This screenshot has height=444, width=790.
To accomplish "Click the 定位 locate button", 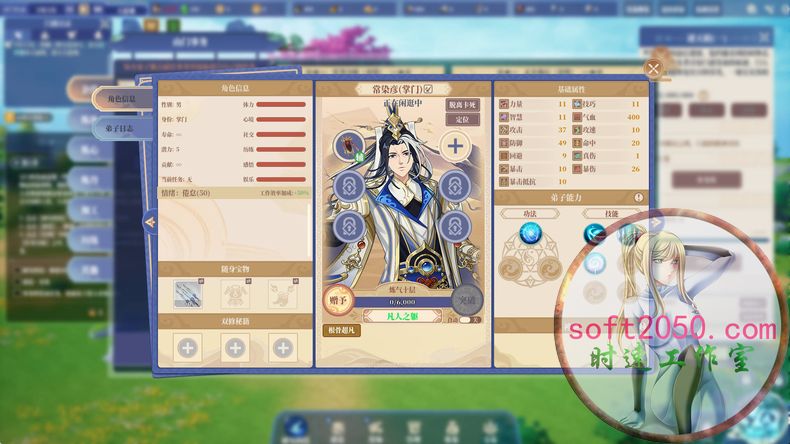I will [461, 119].
